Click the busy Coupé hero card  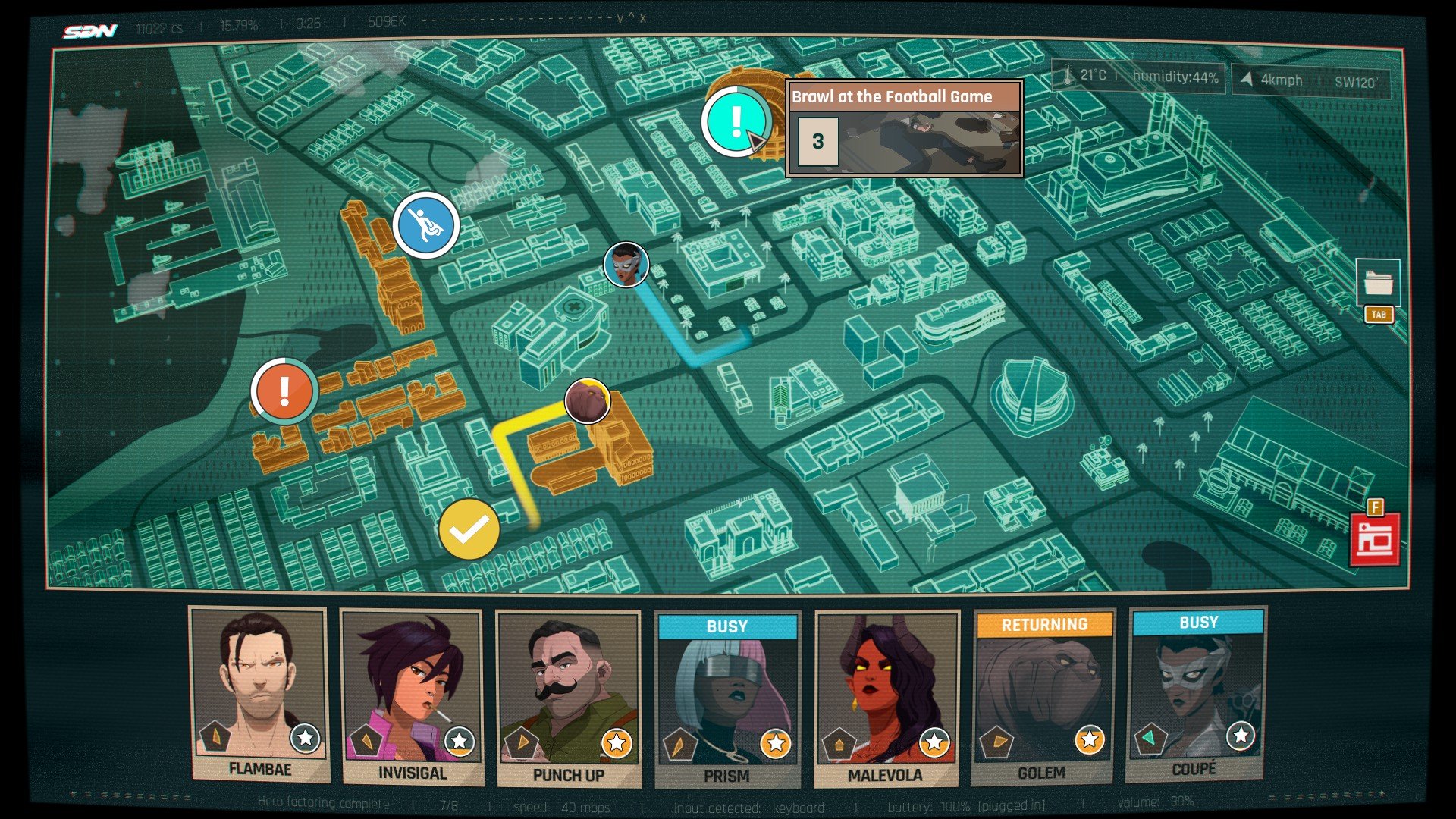click(x=1196, y=693)
